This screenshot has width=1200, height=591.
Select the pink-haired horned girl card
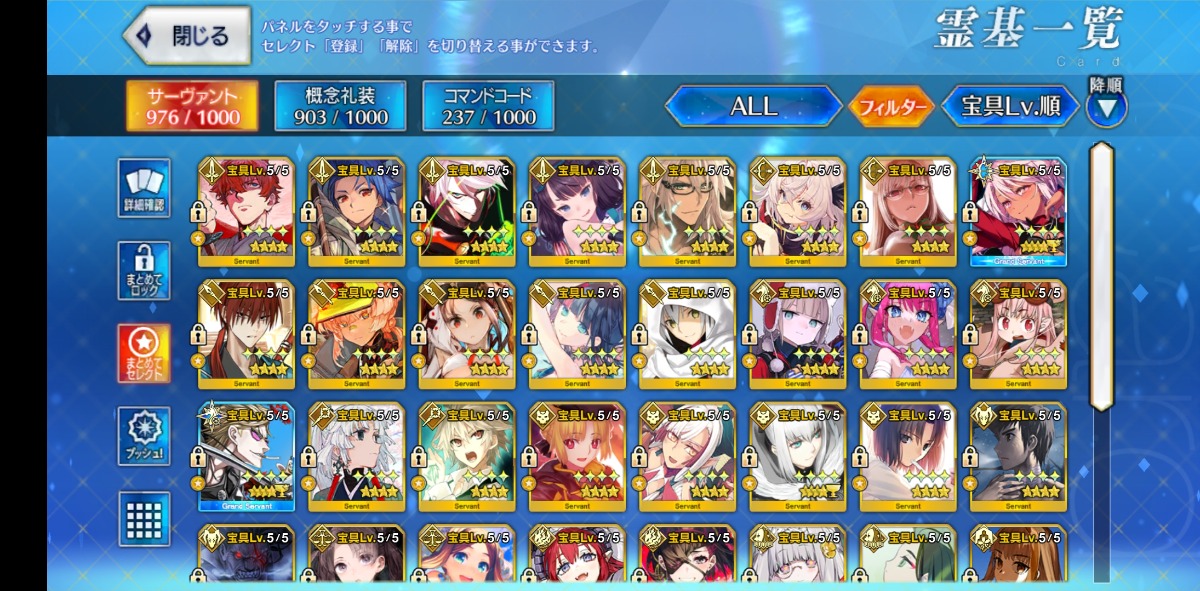908,335
